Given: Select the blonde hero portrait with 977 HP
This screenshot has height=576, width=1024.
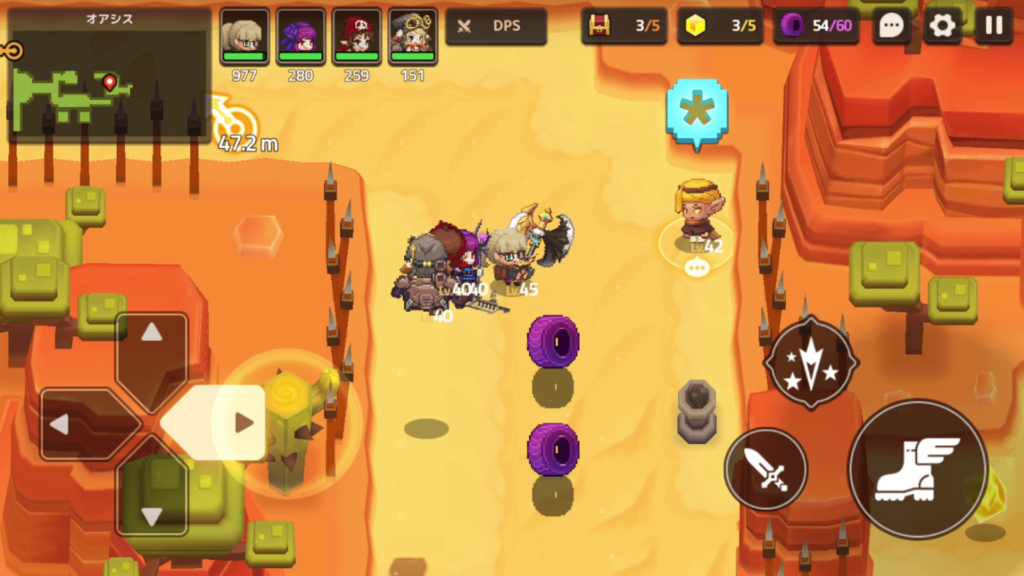Looking at the screenshot, I should tap(244, 38).
